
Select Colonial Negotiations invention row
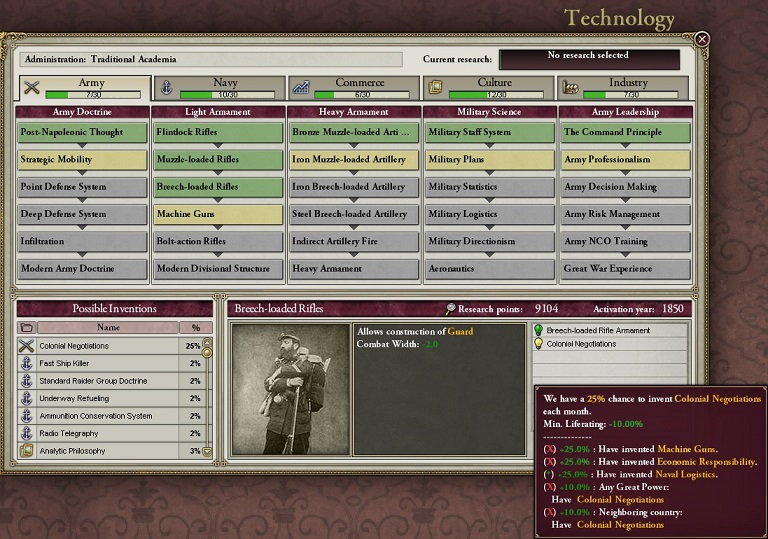point(108,346)
